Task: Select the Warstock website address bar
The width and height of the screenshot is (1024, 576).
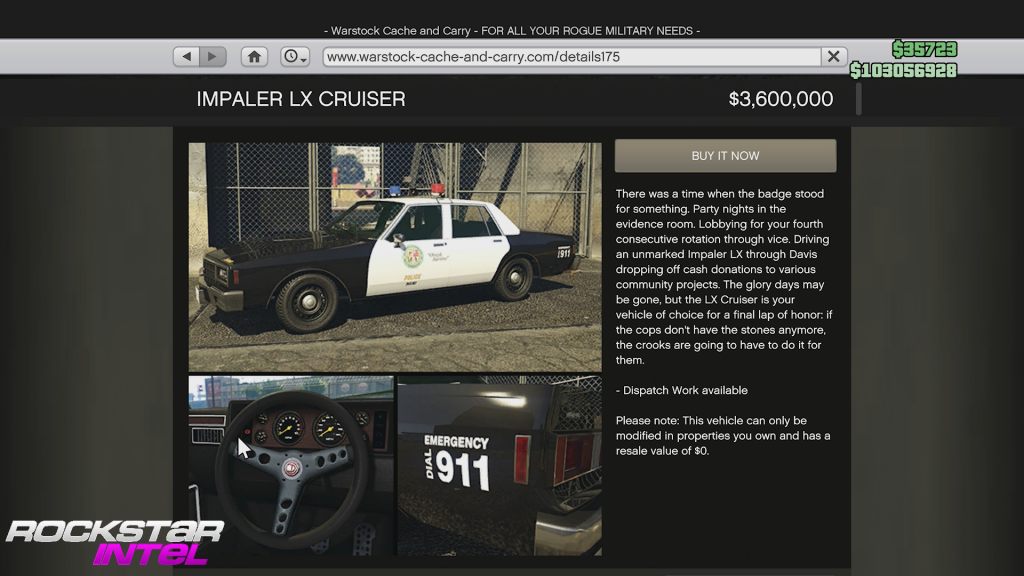Action: (570, 57)
